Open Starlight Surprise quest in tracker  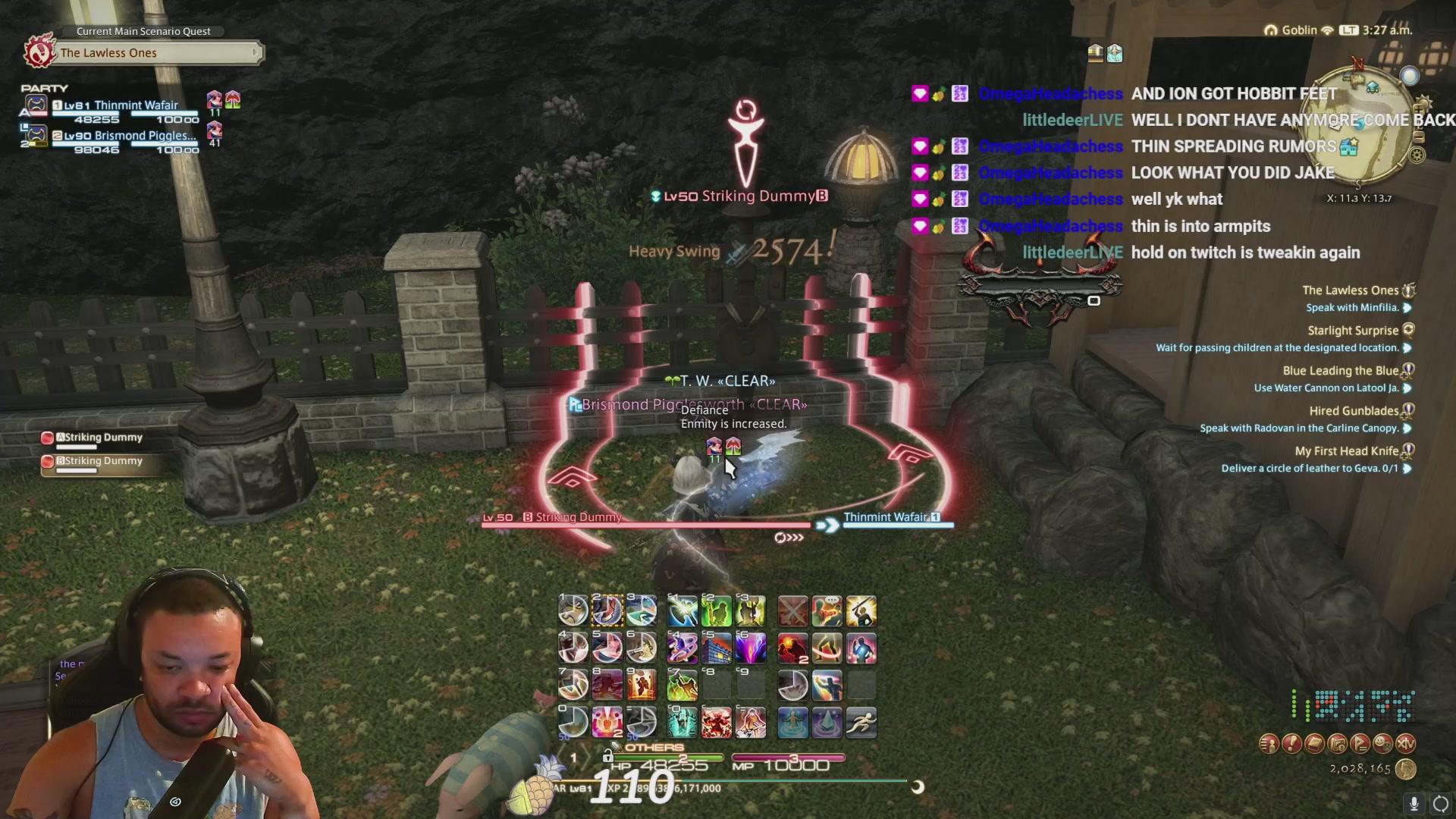pyautogui.click(x=1352, y=331)
